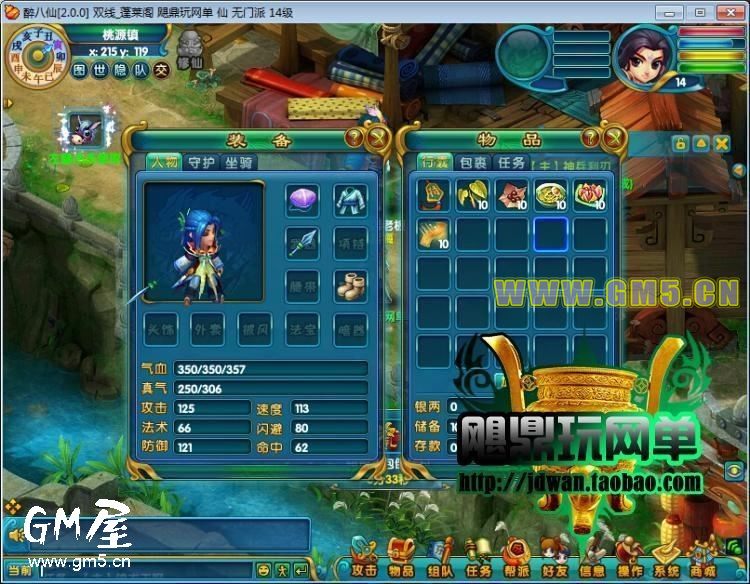Select the lantern item in the inventory
This screenshot has height=584, width=750.
pyautogui.click(x=434, y=193)
